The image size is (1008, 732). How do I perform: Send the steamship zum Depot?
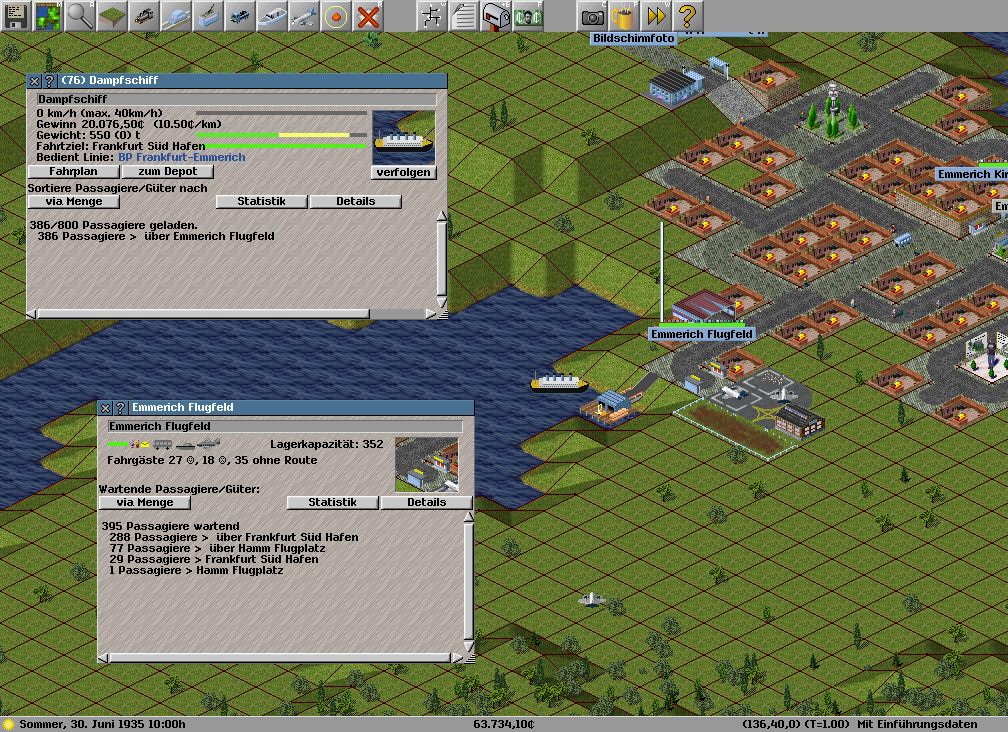(x=168, y=172)
